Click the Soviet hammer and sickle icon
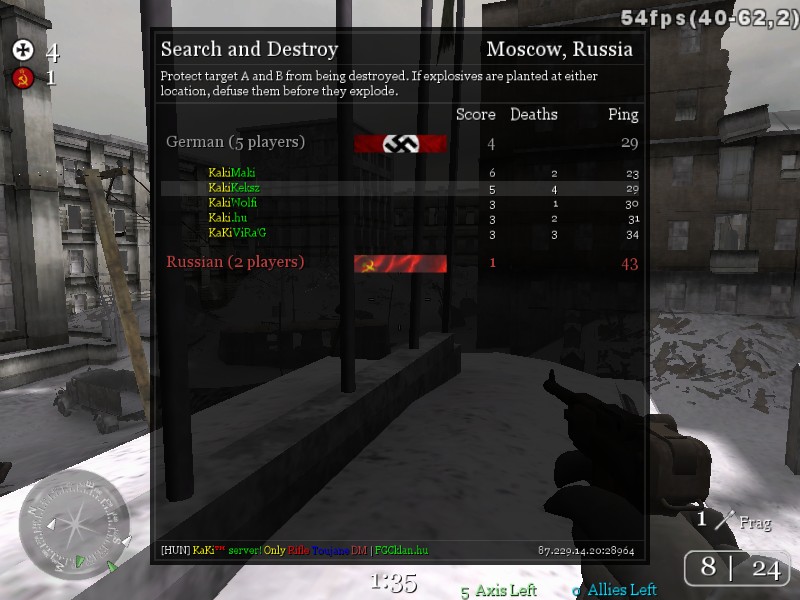 (x=23, y=78)
